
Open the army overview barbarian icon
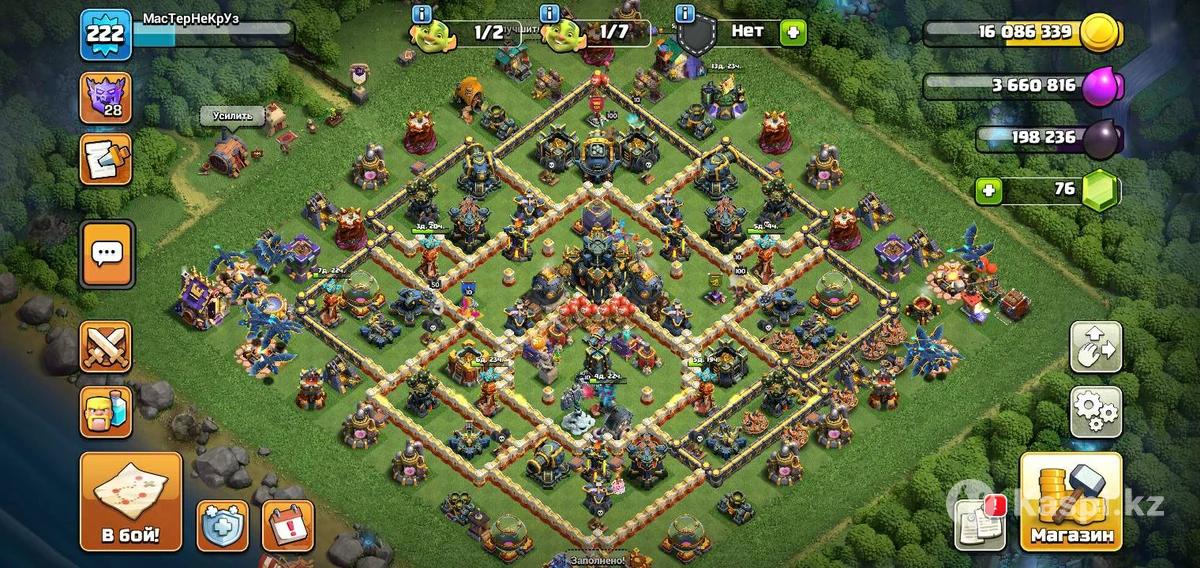point(105,411)
